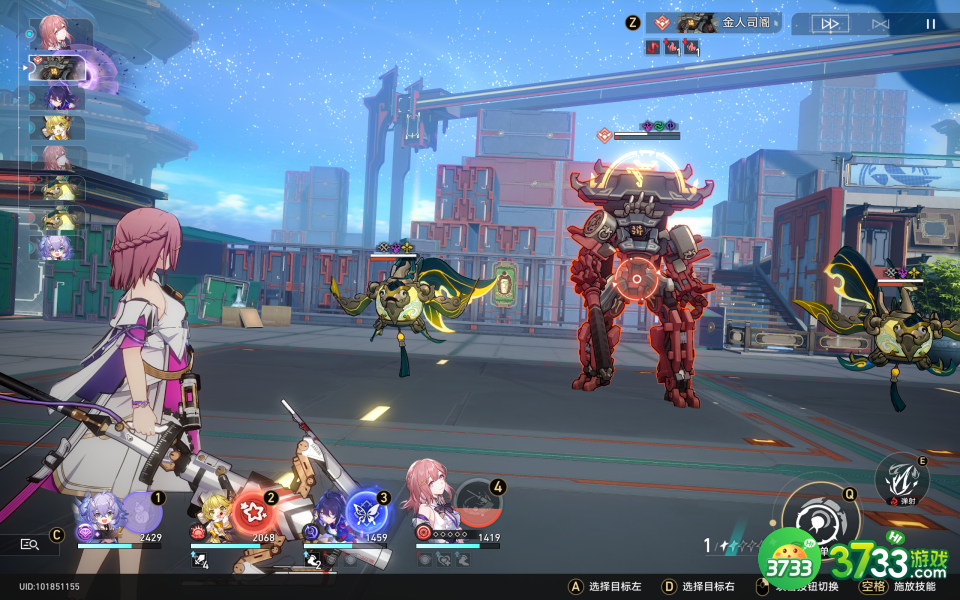This screenshot has height=600, width=960.
Task: Select the blonde character's team portrait
Action: [215, 516]
